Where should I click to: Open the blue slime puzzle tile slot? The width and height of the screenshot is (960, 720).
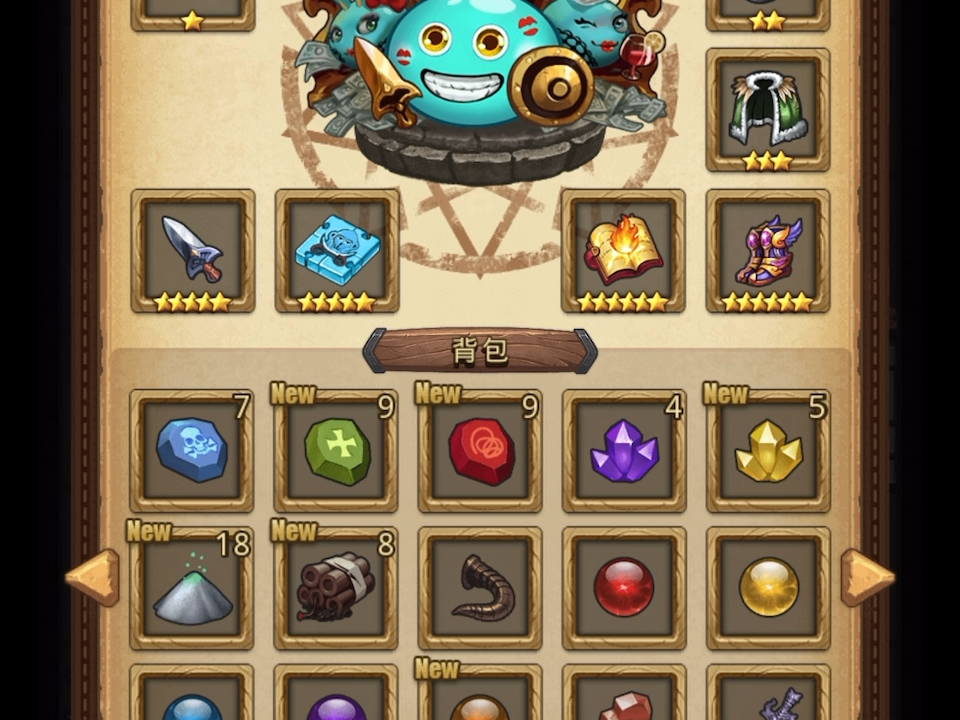click(x=337, y=250)
